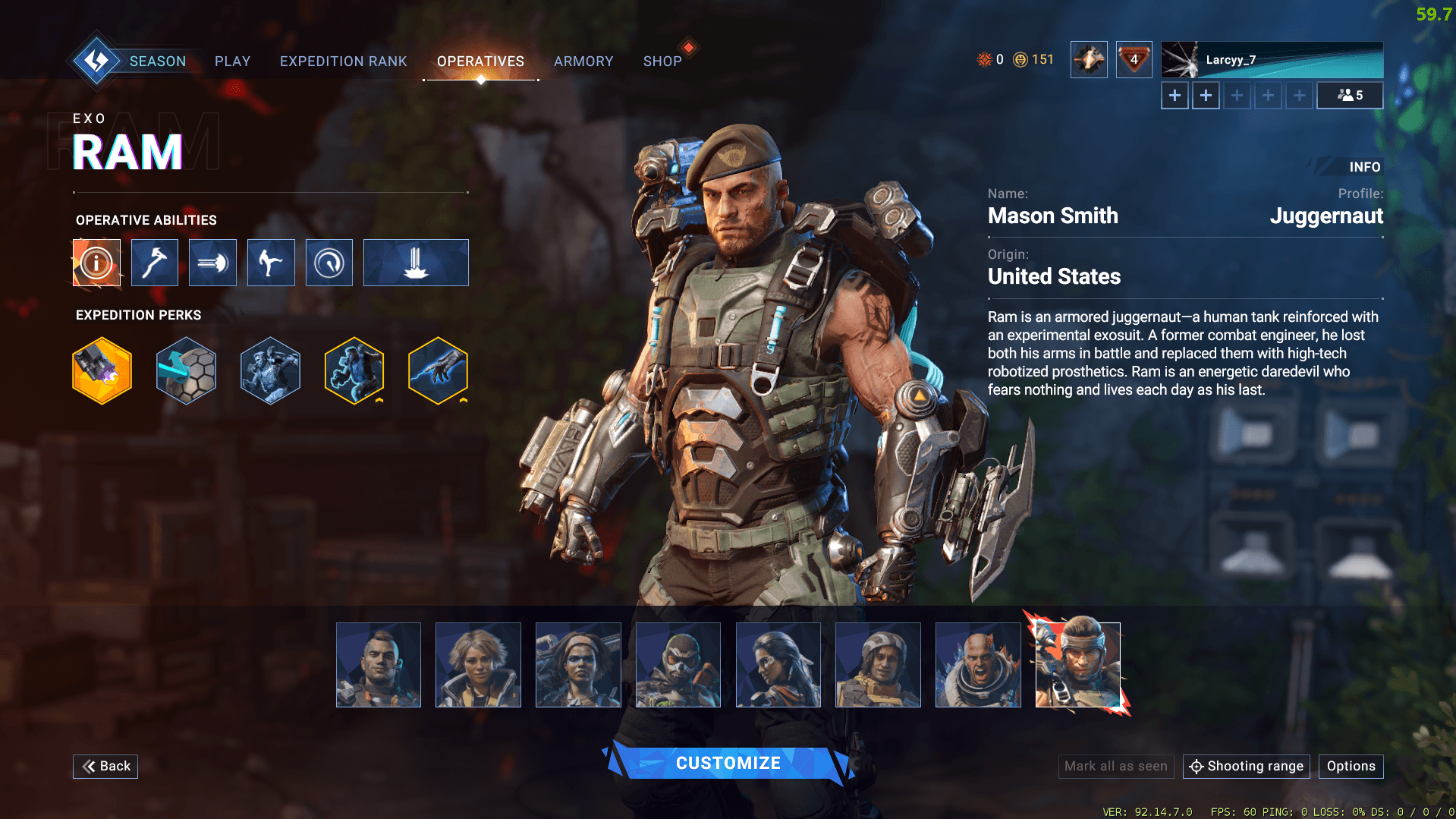1456x819 pixels.
Task: Select the axe operative ability icon
Action: (x=155, y=263)
